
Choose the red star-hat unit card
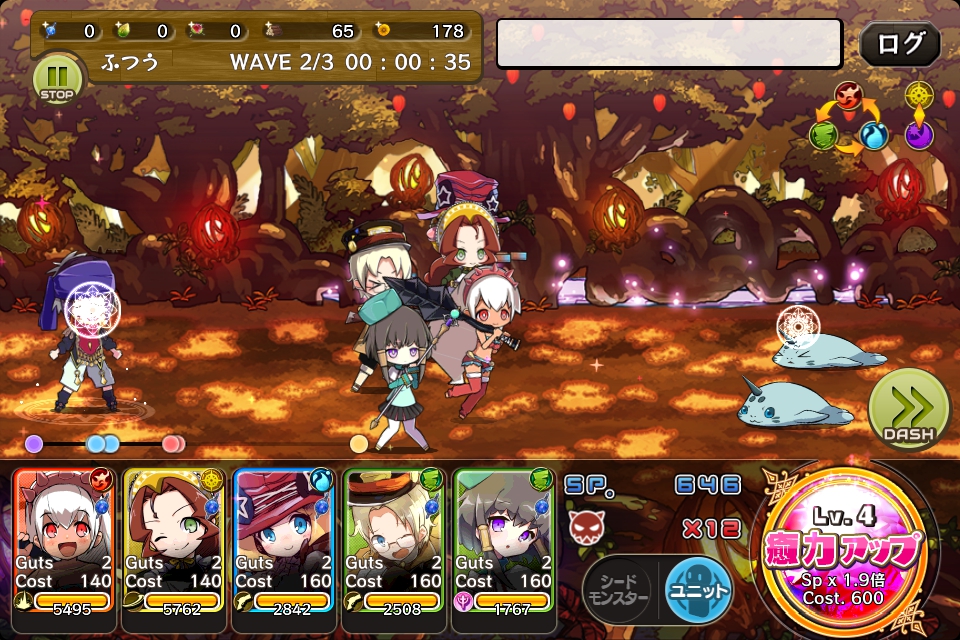285,540
